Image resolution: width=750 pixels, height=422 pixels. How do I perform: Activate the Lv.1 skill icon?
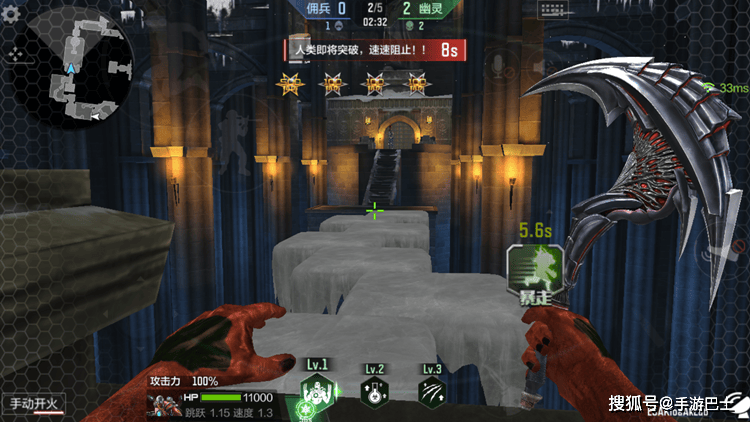pyautogui.click(x=318, y=393)
